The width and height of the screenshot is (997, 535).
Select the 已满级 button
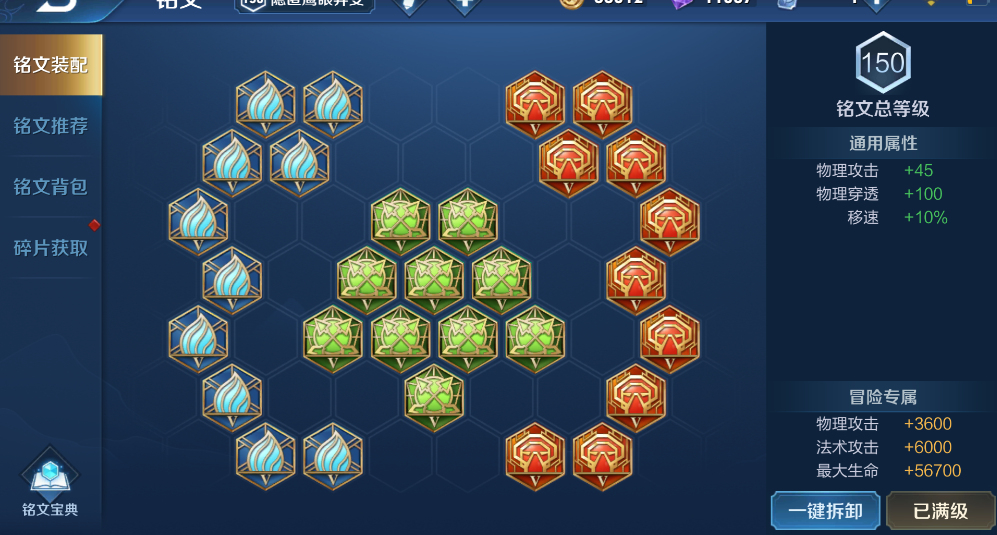tap(940, 511)
